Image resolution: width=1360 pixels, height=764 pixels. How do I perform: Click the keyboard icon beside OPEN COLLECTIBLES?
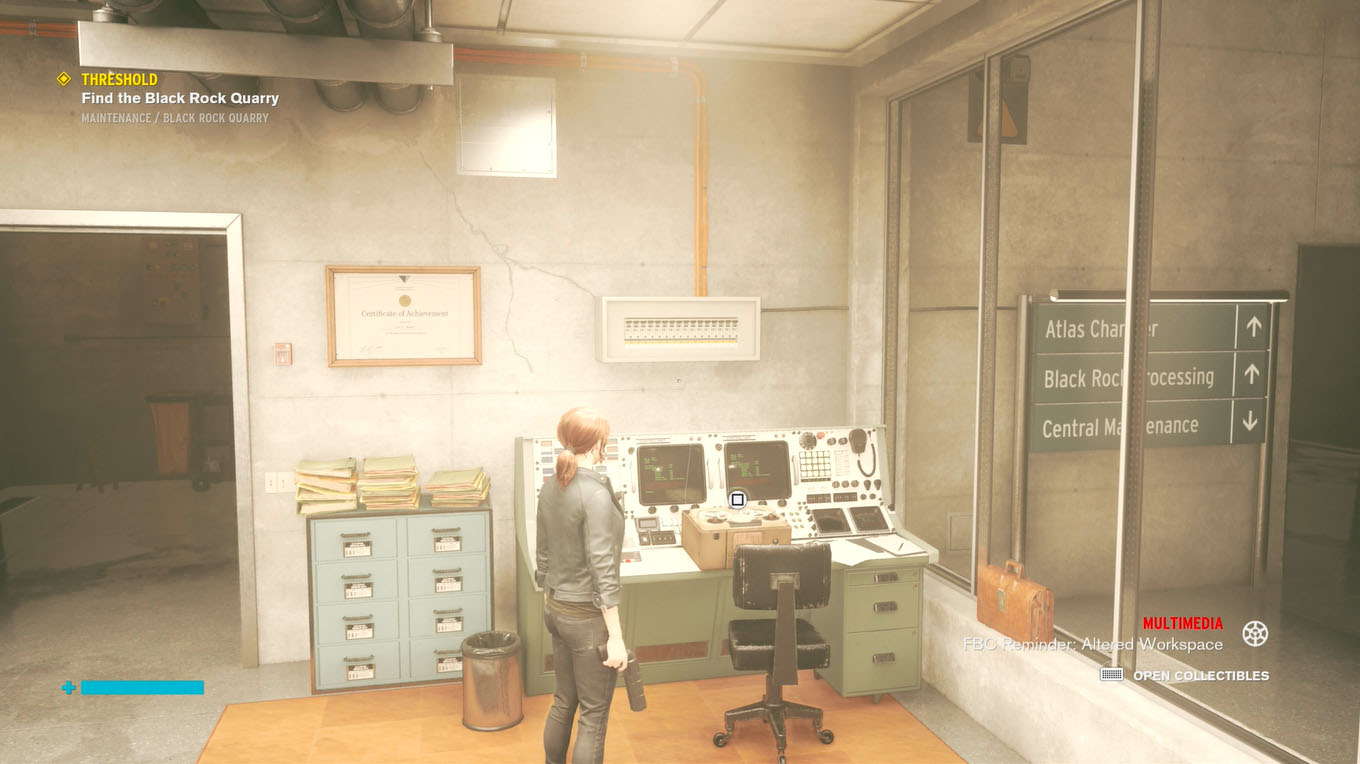click(x=1110, y=675)
